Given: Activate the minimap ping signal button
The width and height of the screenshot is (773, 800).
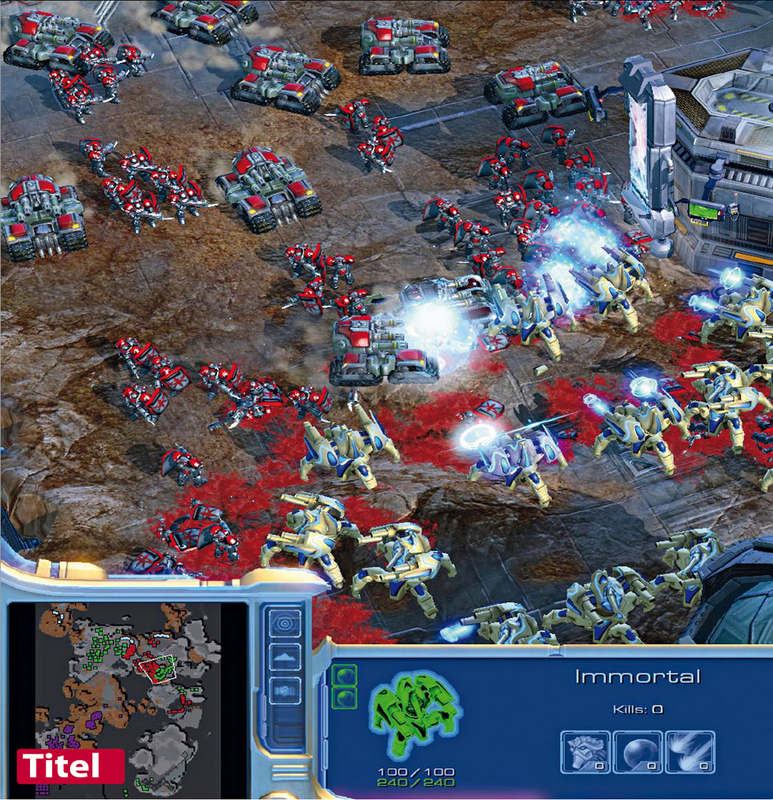Looking at the screenshot, I should point(284,623).
